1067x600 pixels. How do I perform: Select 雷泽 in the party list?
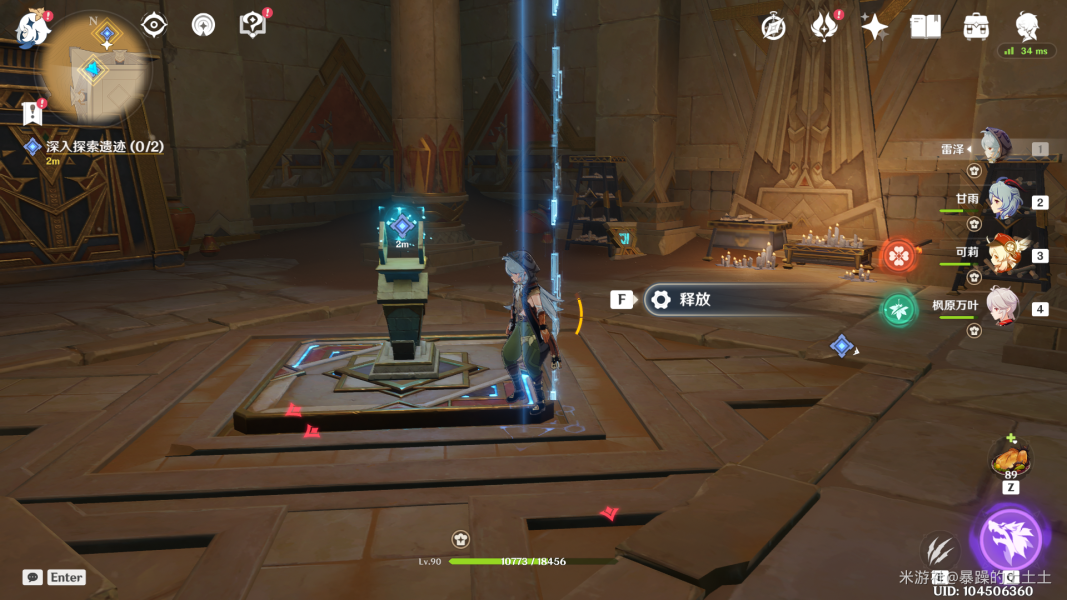point(998,148)
